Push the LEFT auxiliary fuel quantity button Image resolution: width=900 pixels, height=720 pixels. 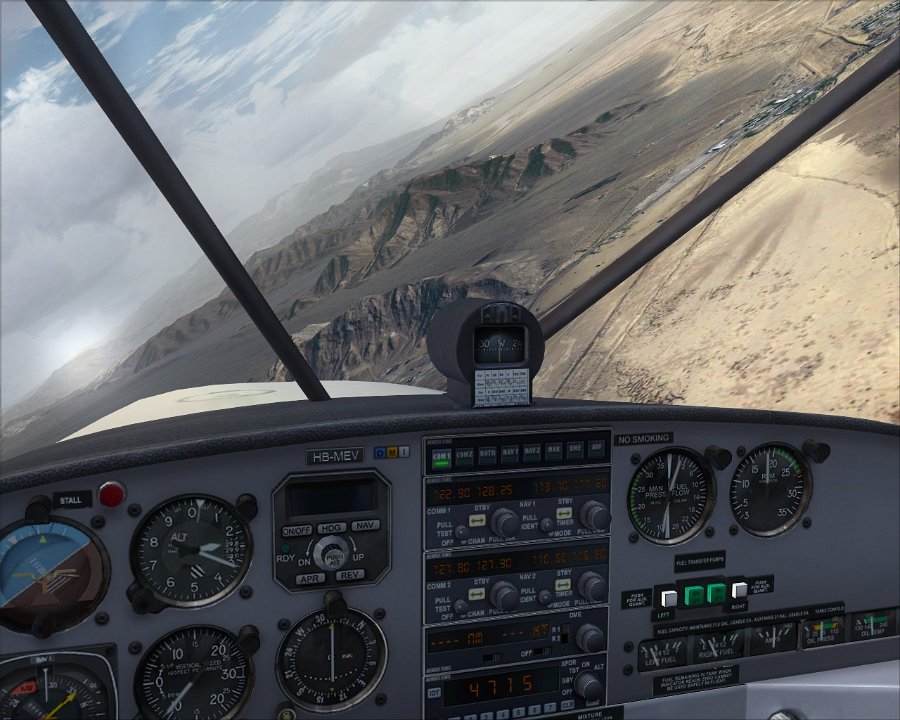(669, 597)
